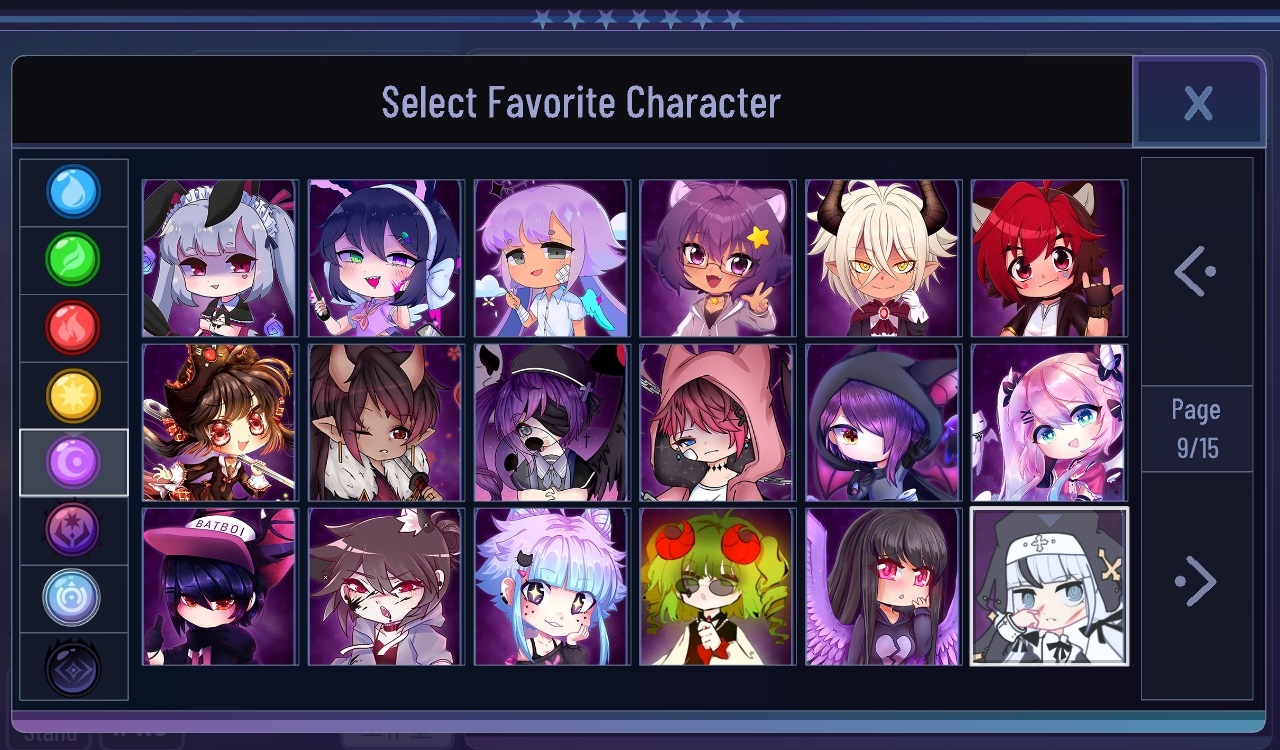The width and height of the screenshot is (1280, 750).
Task: Select the Water element filter icon
Action: (73, 191)
